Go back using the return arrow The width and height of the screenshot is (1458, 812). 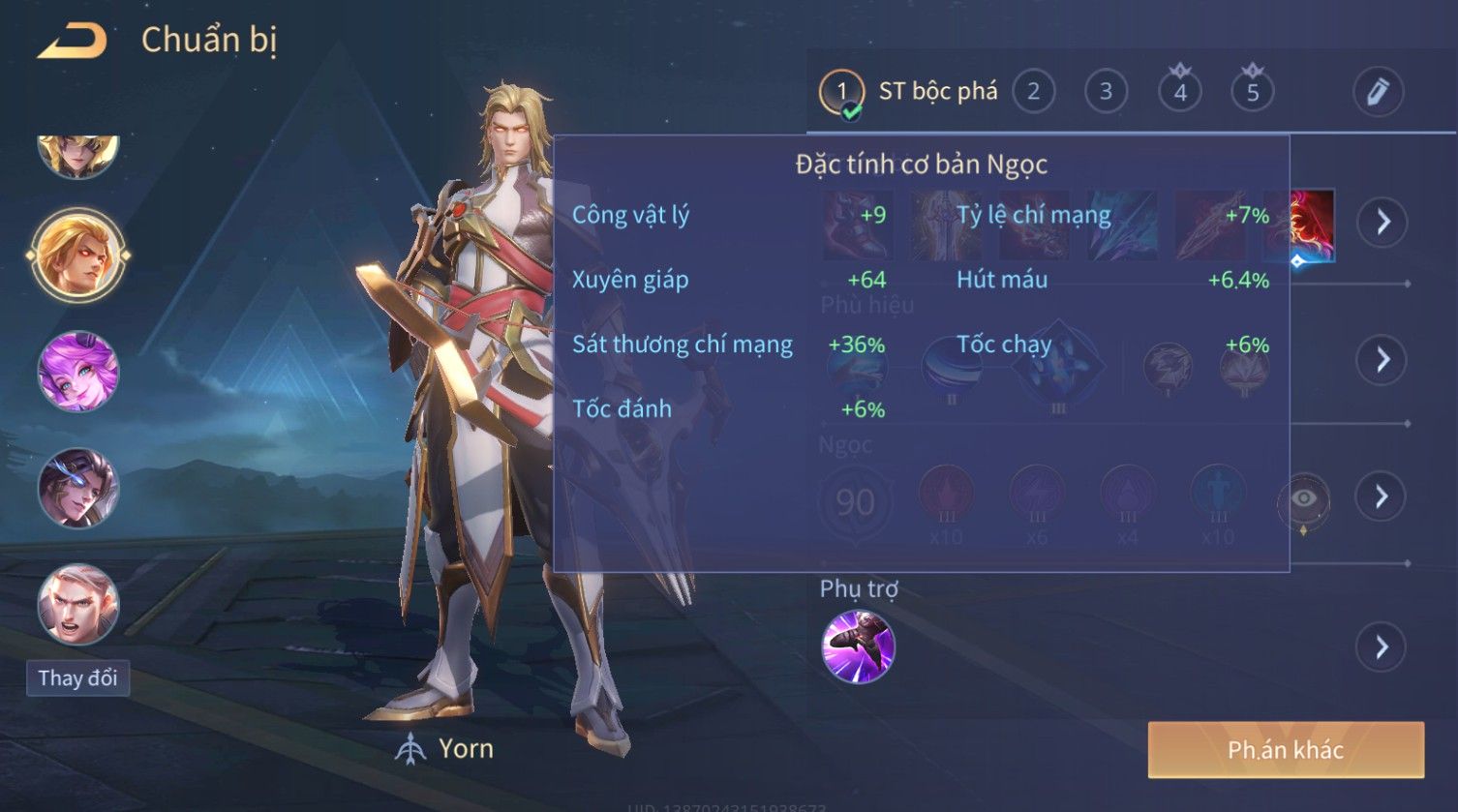[73, 41]
